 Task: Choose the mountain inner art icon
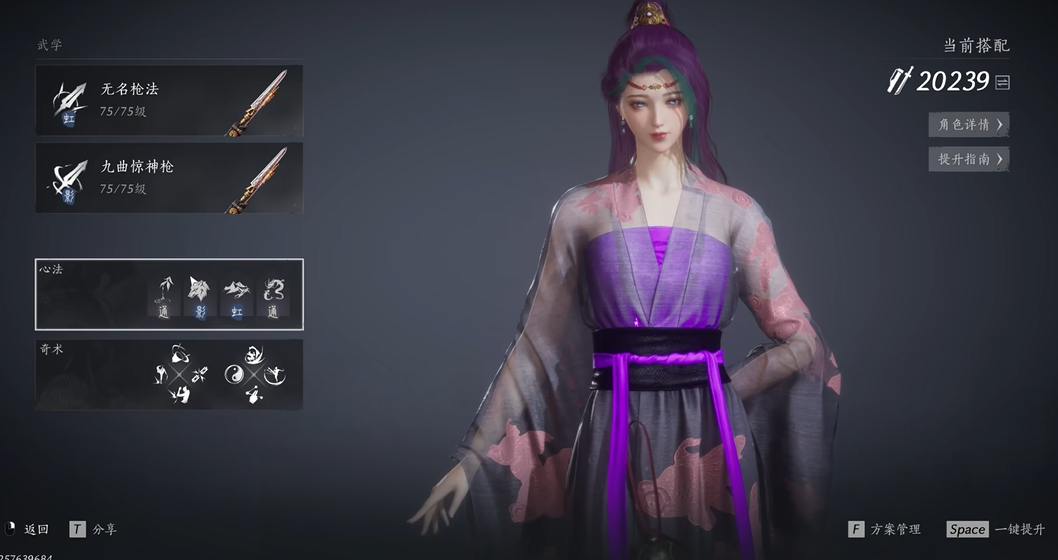[x=235, y=291]
